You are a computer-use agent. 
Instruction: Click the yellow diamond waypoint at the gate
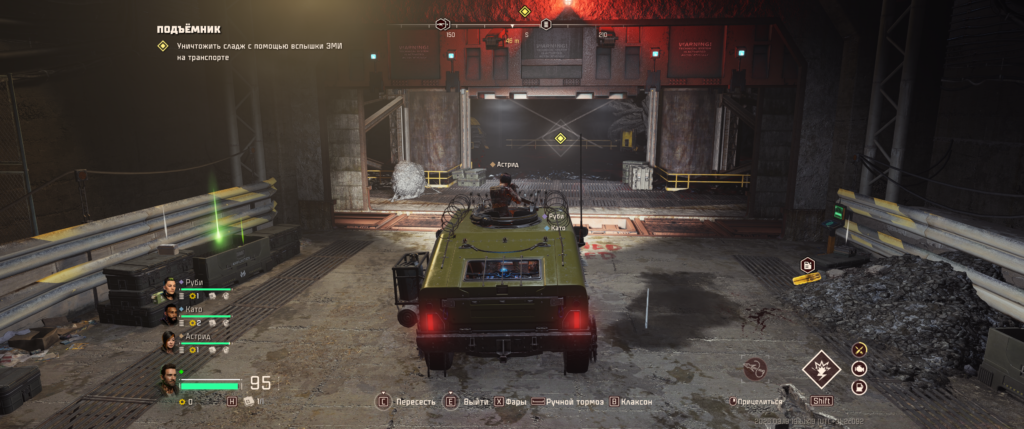[560, 137]
